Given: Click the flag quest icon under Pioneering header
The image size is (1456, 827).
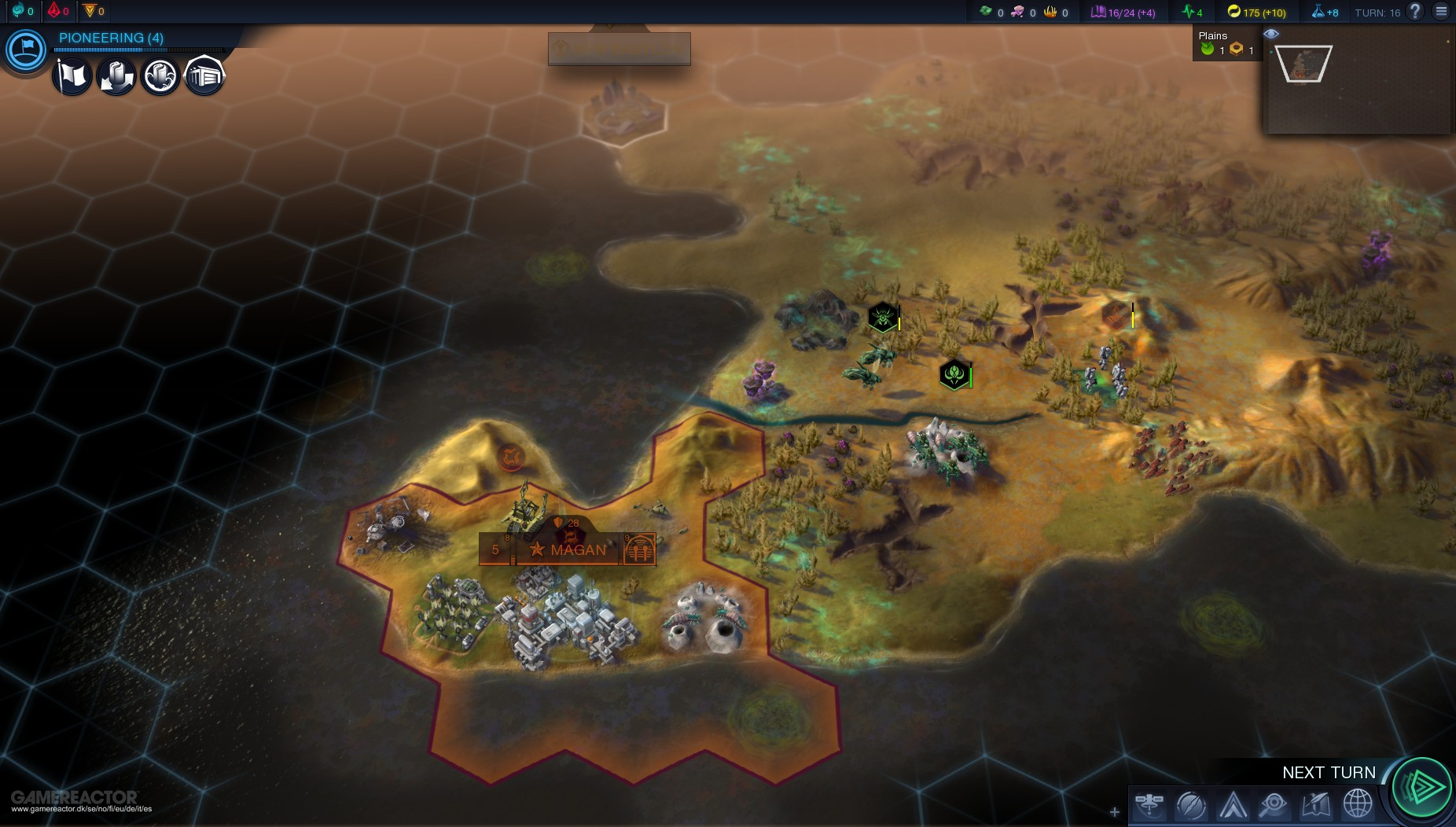Looking at the screenshot, I should click(72, 75).
